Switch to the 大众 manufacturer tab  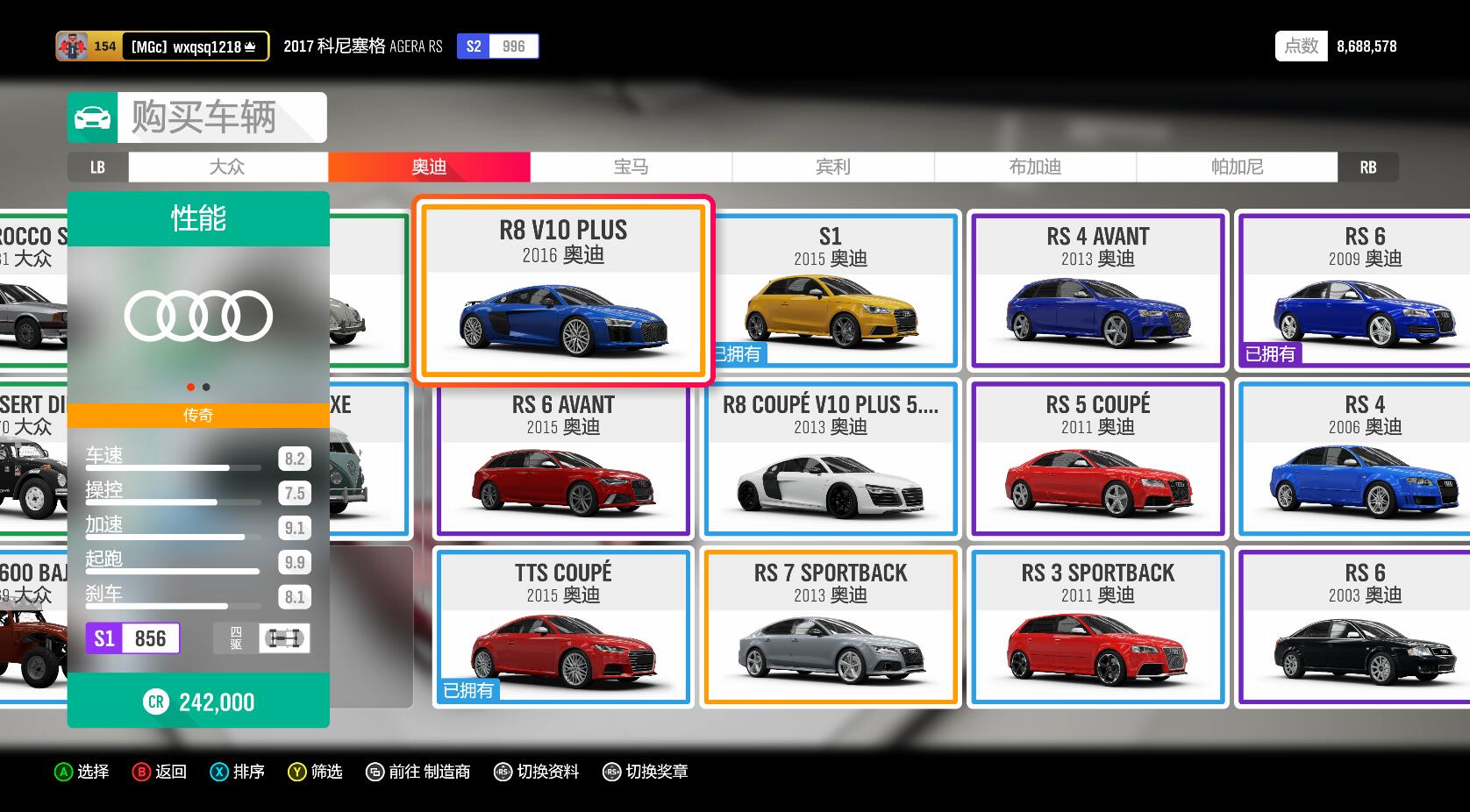tap(228, 167)
